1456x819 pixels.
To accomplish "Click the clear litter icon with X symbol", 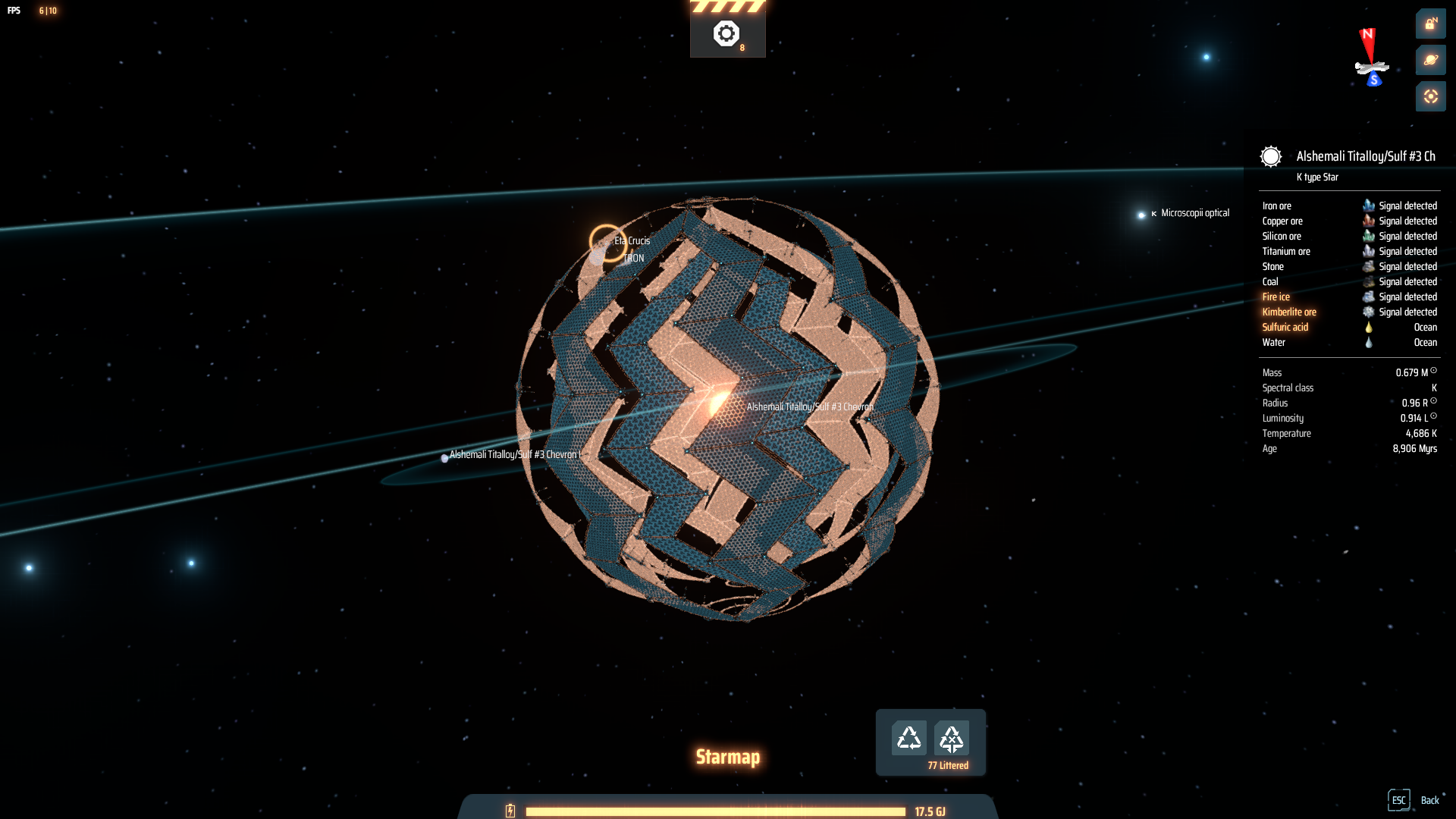I will tap(952, 736).
